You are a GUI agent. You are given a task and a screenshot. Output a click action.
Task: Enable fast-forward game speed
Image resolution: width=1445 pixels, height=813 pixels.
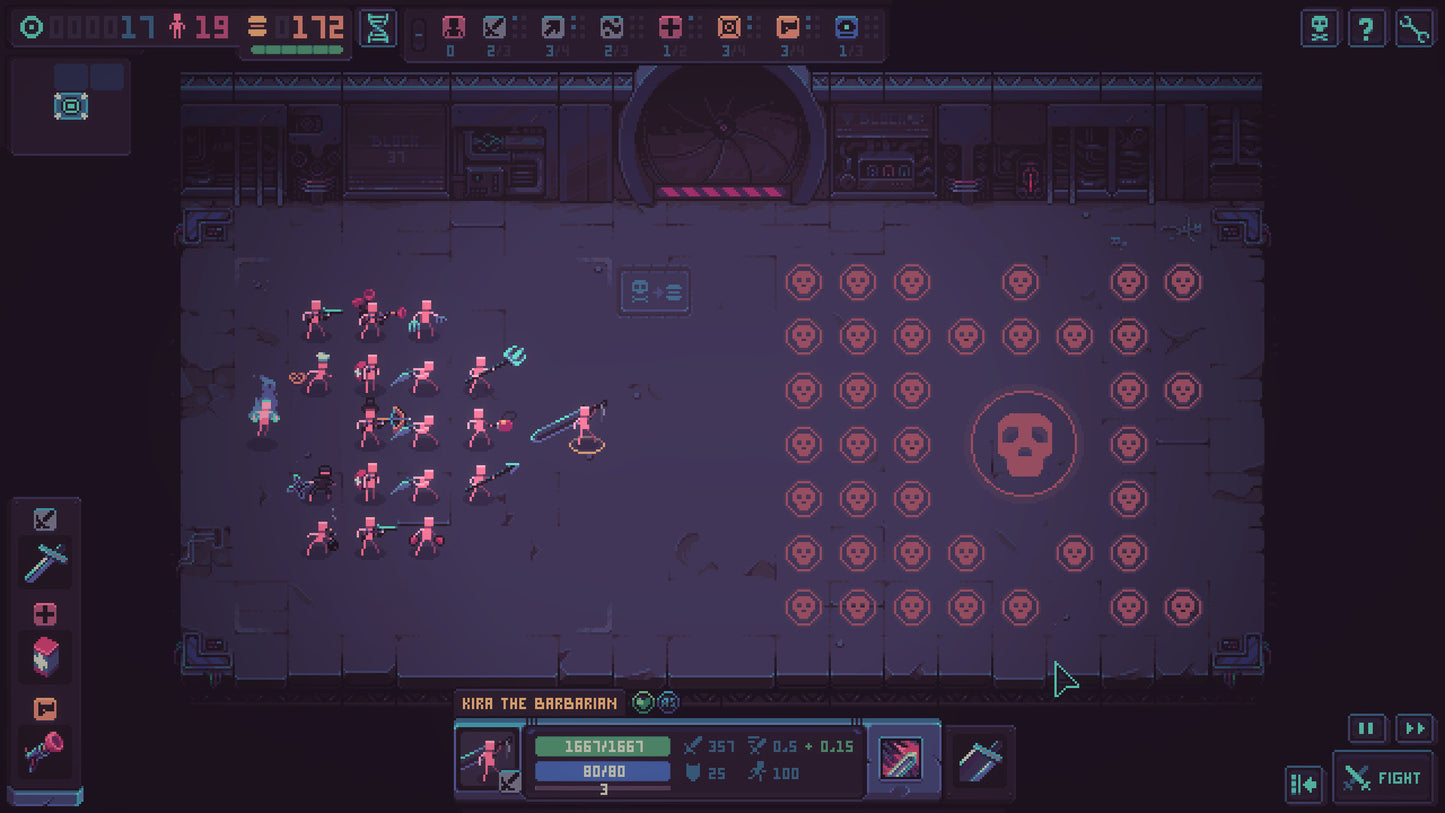(1417, 729)
